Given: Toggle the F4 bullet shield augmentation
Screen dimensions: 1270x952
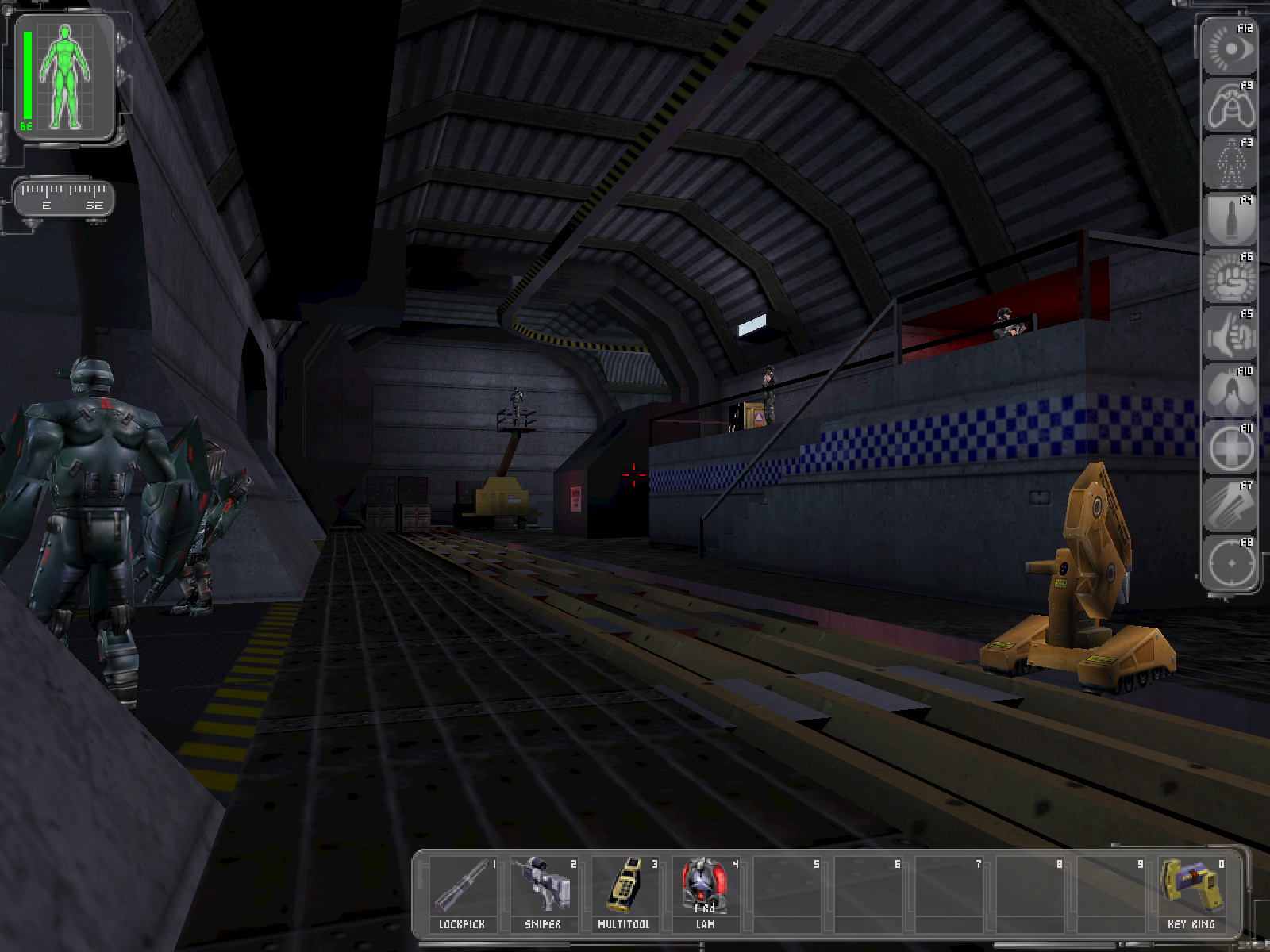Looking at the screenshot, I should click(x=1229, y=221).
